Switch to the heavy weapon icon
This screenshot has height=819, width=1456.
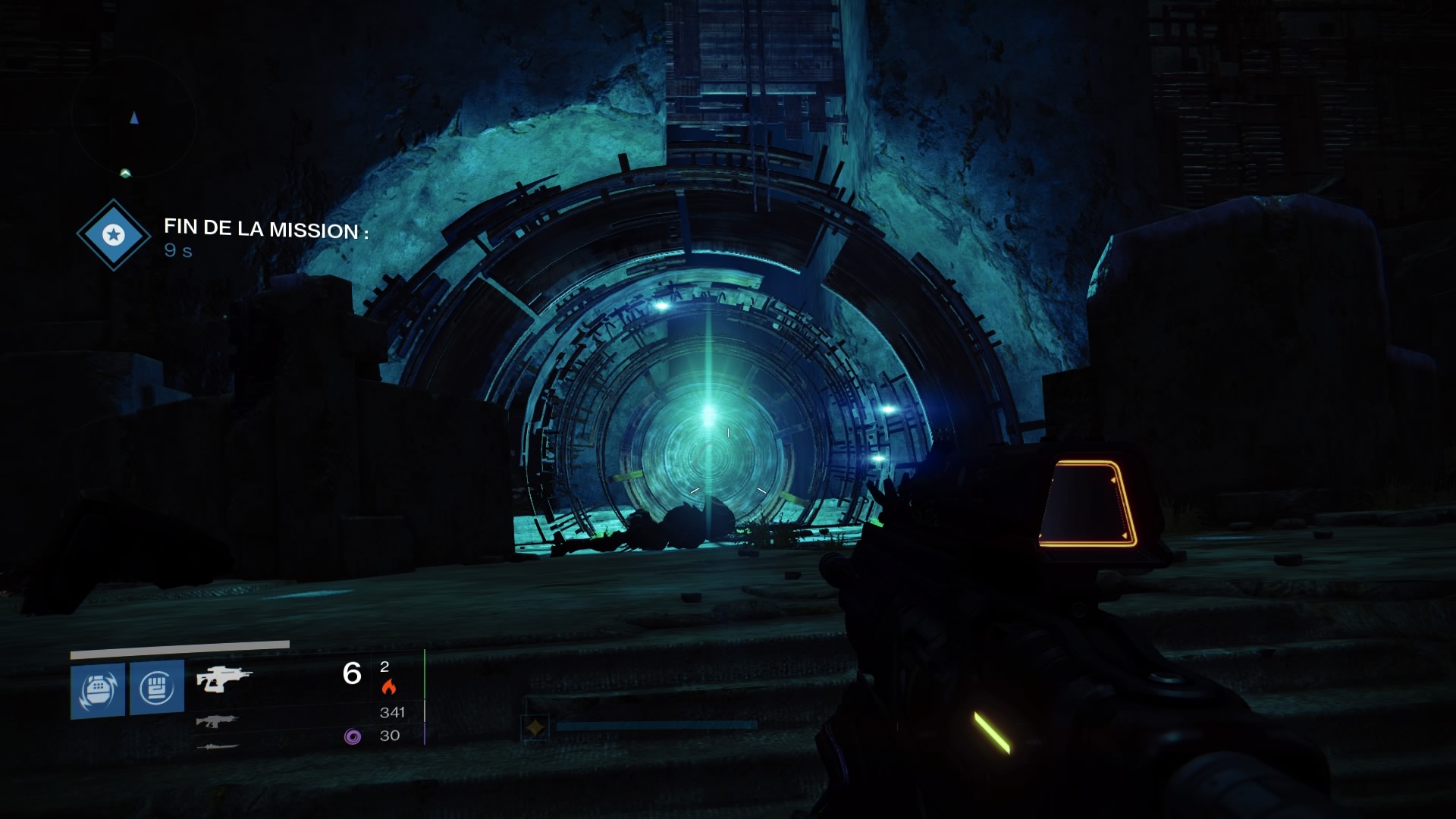(218, 747)
